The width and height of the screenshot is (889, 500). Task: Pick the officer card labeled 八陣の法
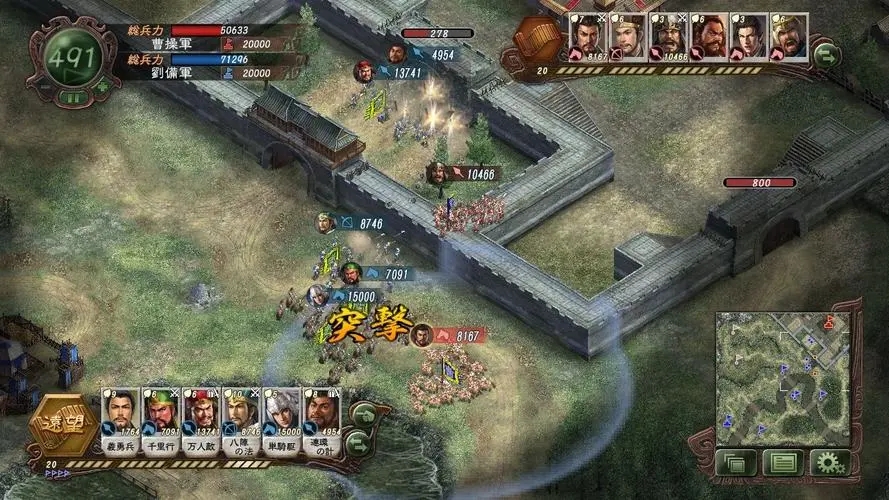[241, 422]
